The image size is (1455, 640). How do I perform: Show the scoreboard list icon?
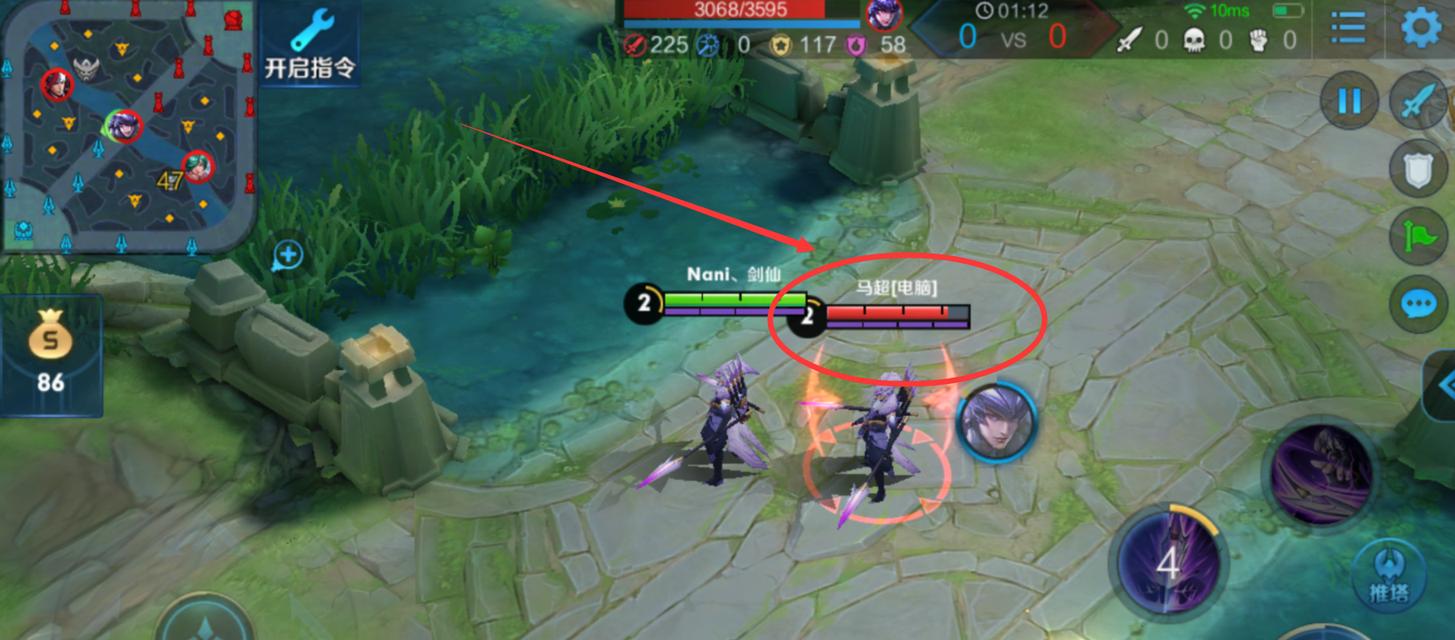tap(1348, 28)
